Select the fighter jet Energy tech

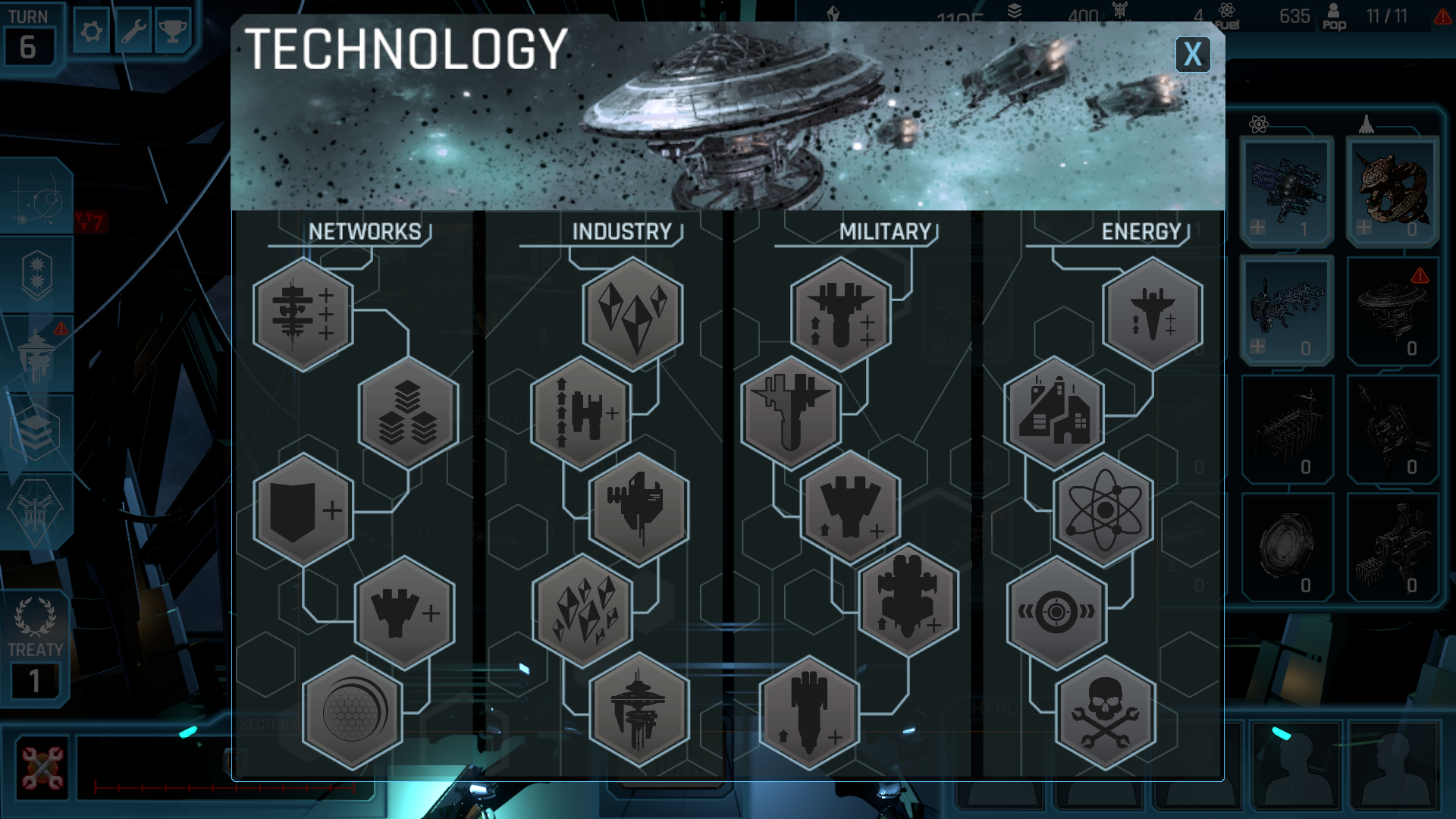pos(1152,314)
